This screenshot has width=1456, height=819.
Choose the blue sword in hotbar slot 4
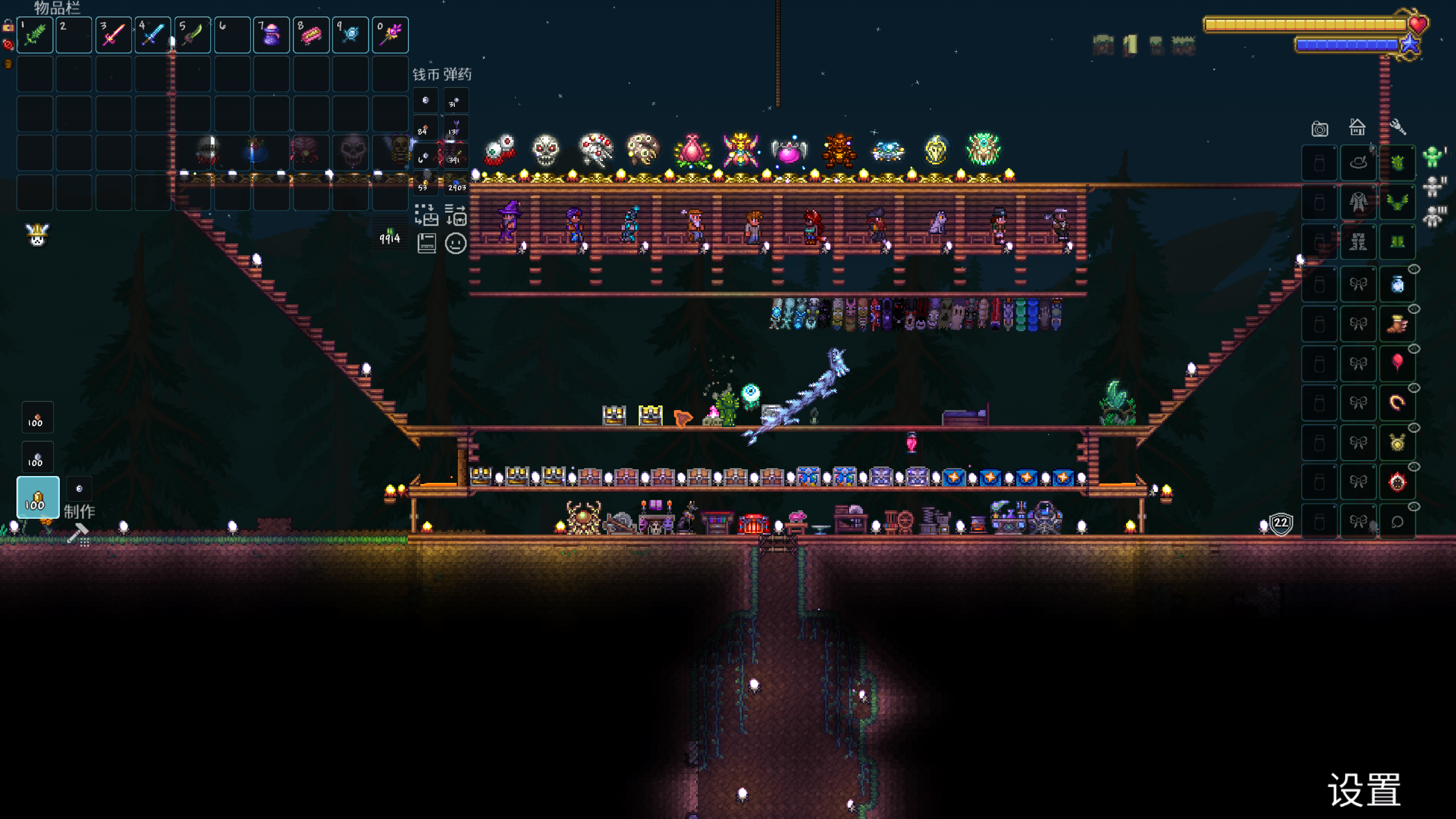click(x=153, y=35)
